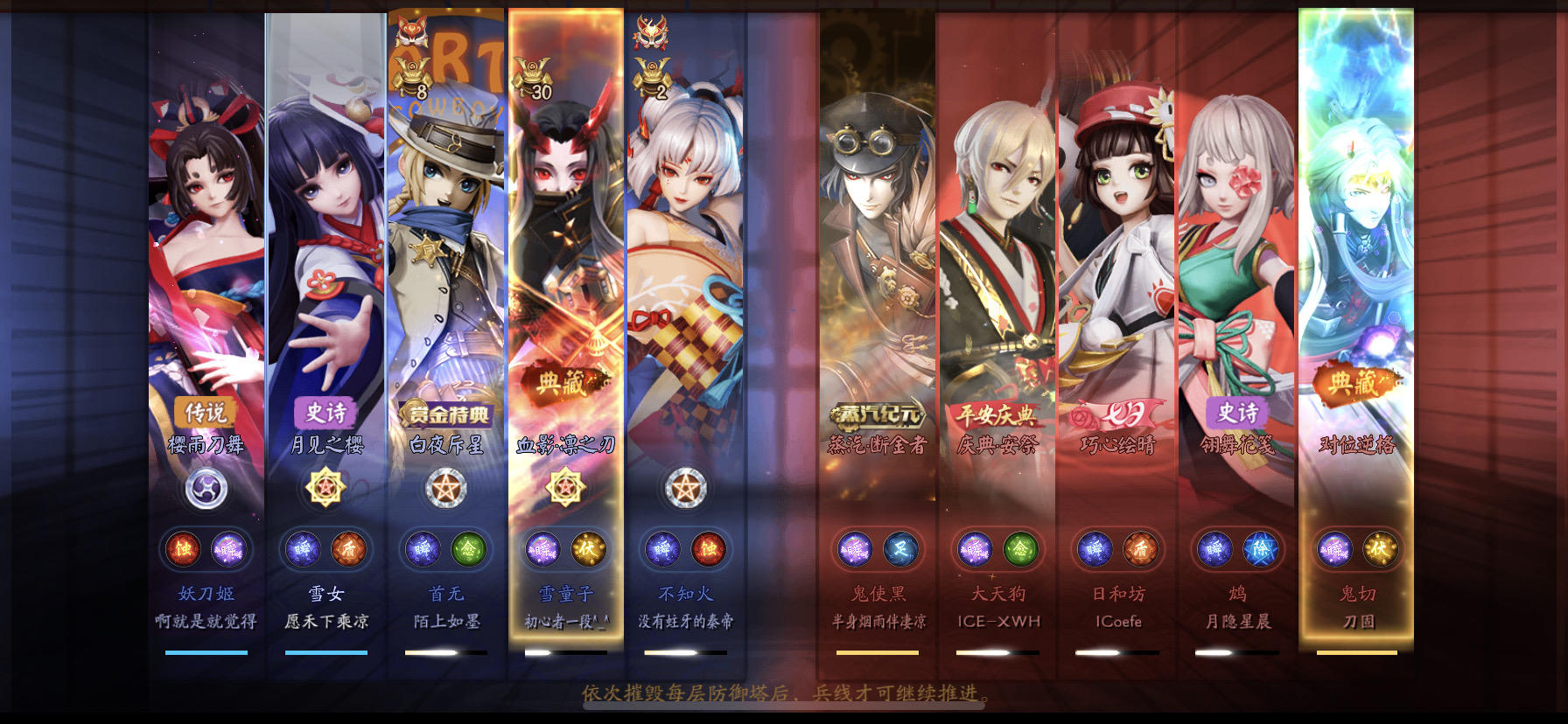Toggle 大天狗's green 念 skill orb
Screen dimensions: 1568x724
coord(1018,548)
